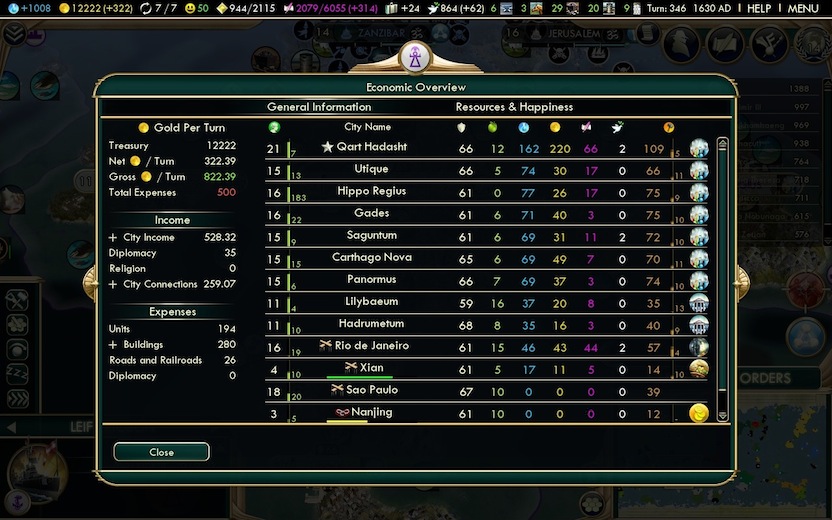The width and height of the screenshot is (832, 520).
Task: Open the game MENU
Action: pos(803,8)
